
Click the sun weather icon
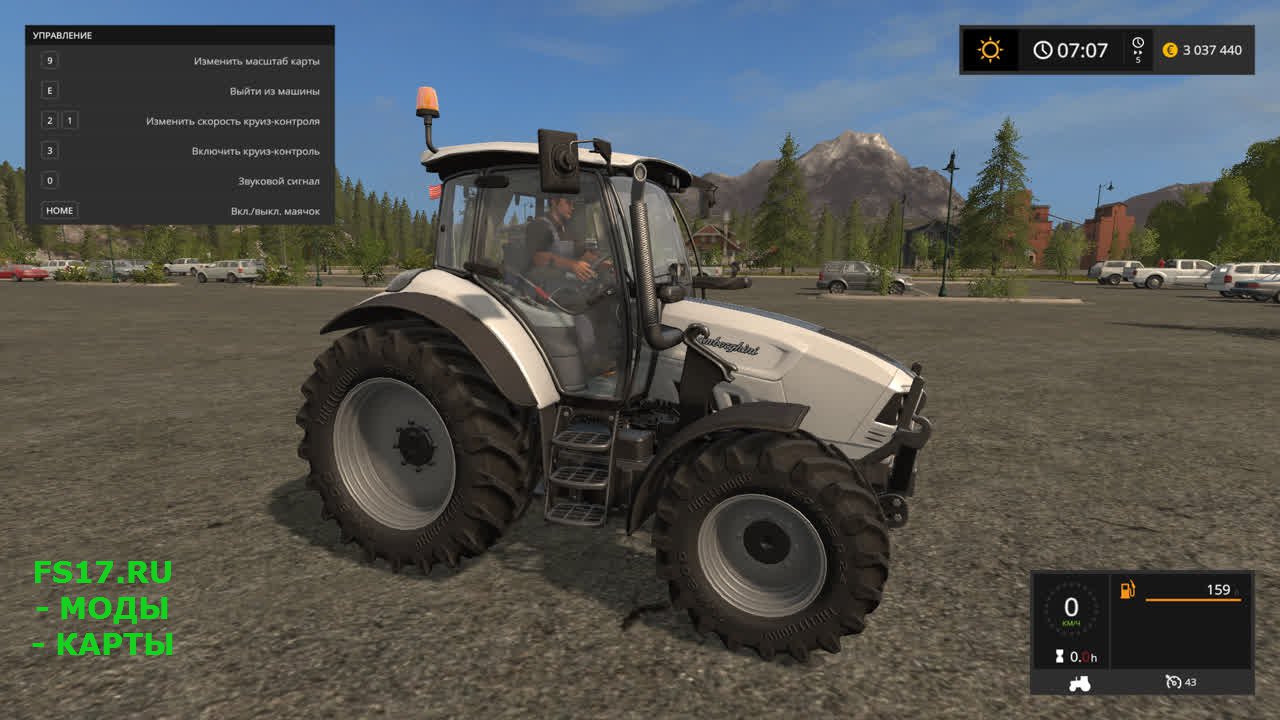[x=990, y=50]
